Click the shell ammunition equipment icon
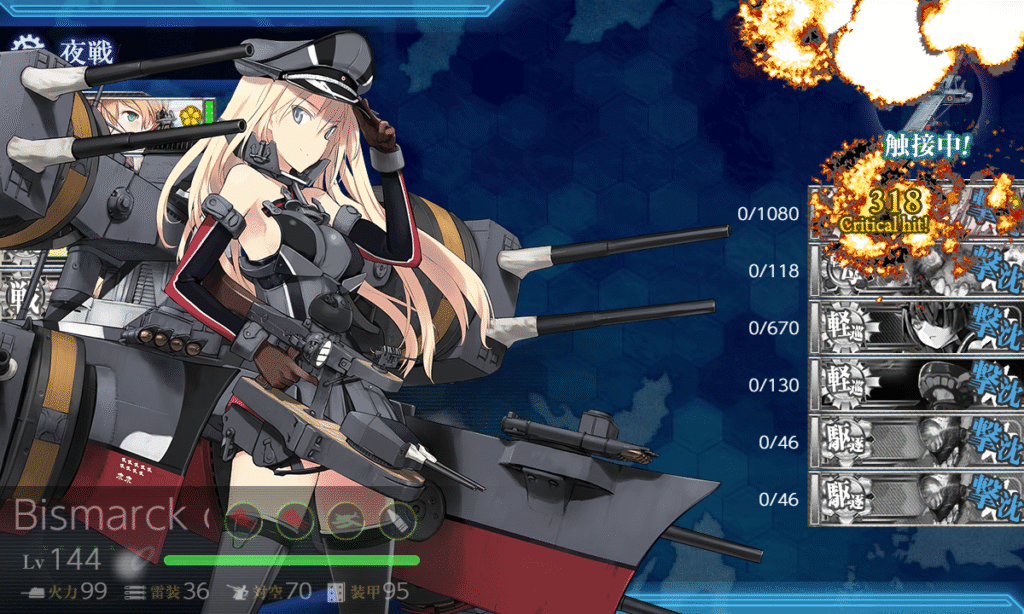Screen dimensions: 1024x614 coord(397,520)
